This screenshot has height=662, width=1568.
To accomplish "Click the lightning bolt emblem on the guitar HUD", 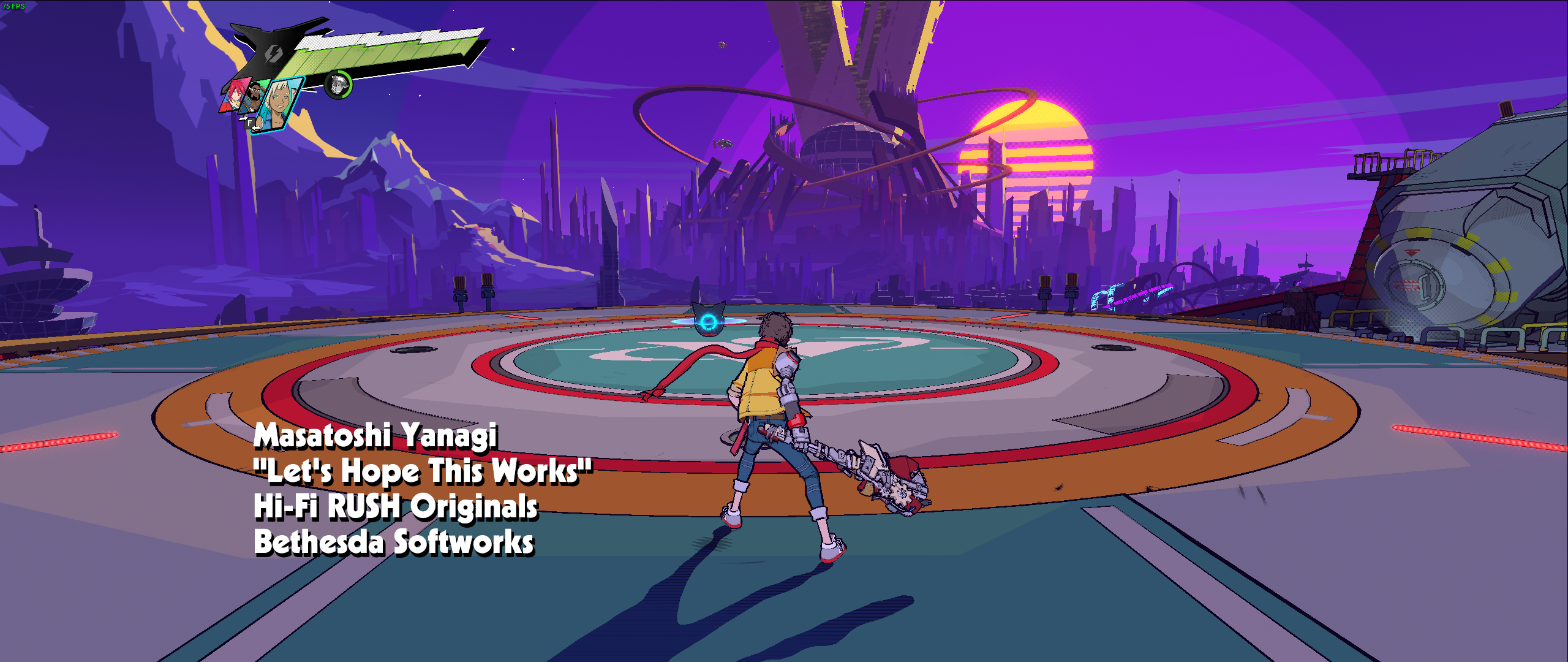I will (x=274, y=55).
